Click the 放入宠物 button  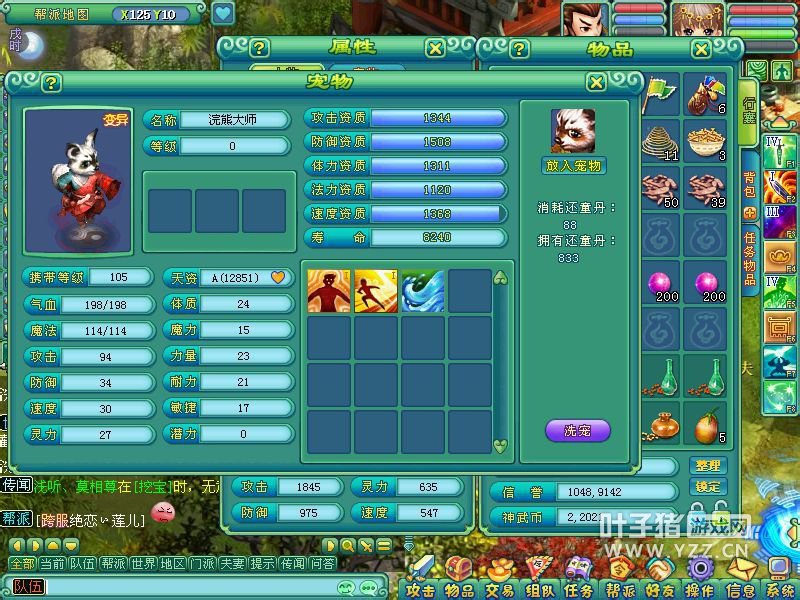575,166
